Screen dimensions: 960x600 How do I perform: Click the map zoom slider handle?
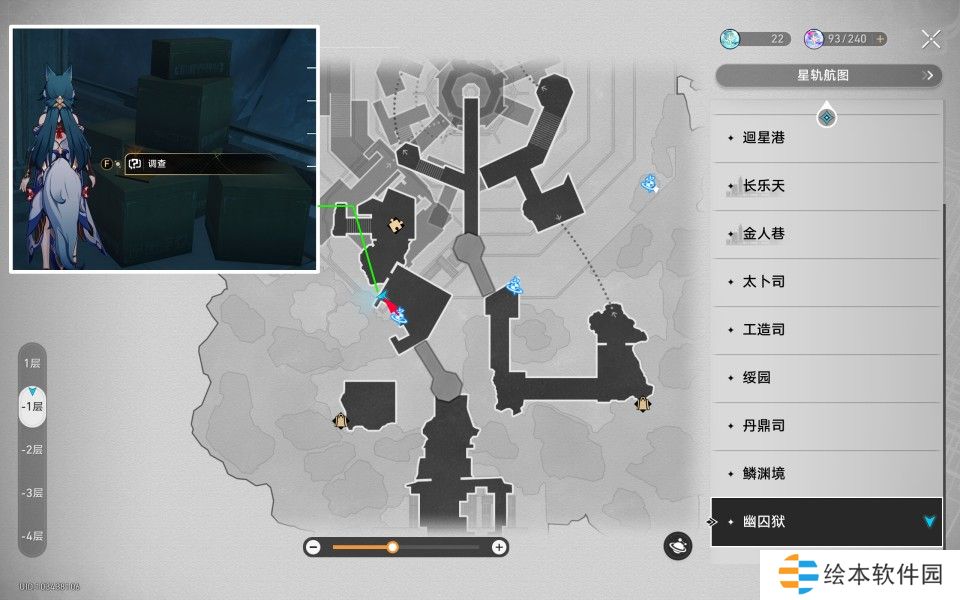(393, 547)
